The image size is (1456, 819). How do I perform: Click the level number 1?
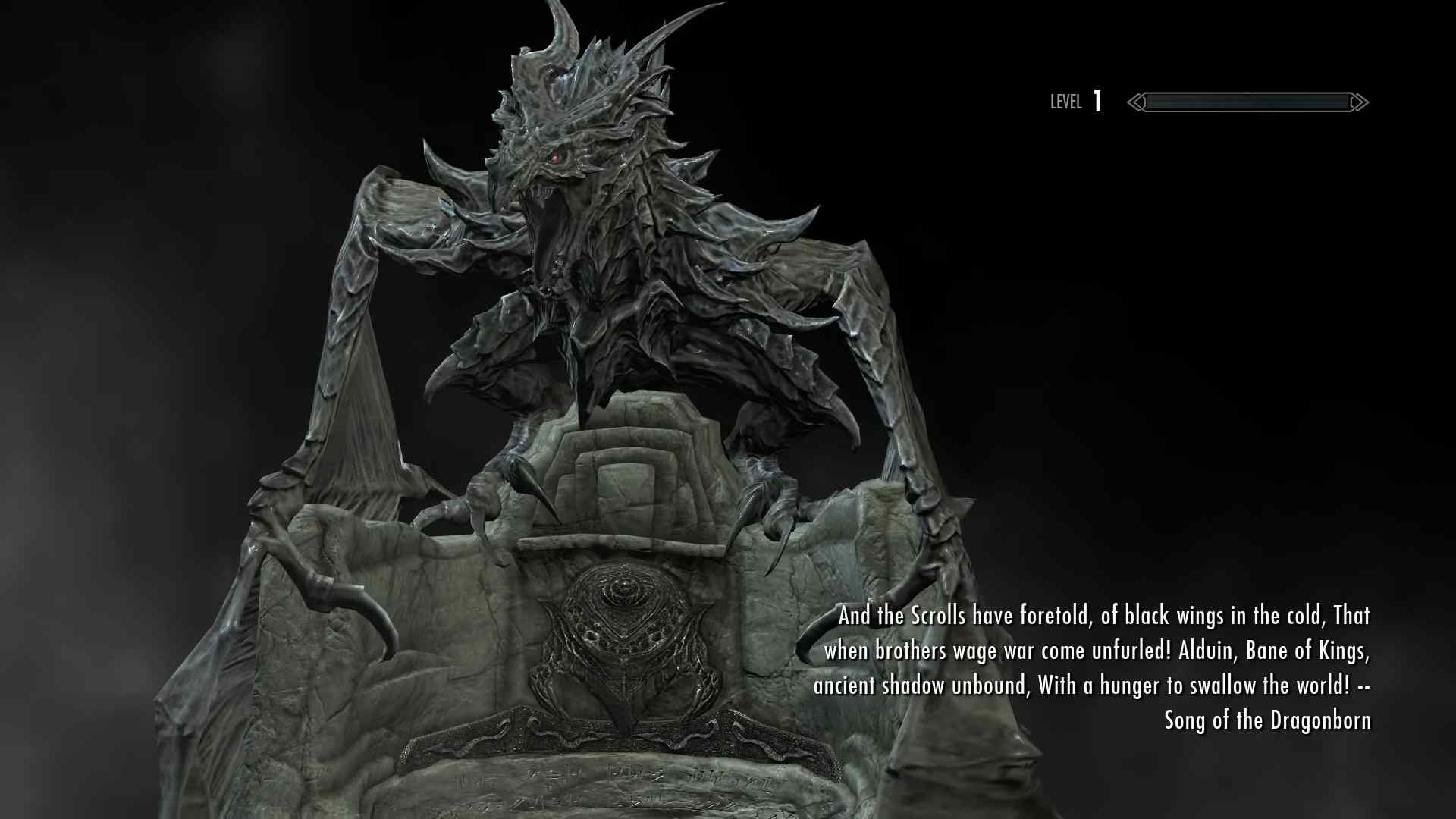click(x=1097, y=100)
